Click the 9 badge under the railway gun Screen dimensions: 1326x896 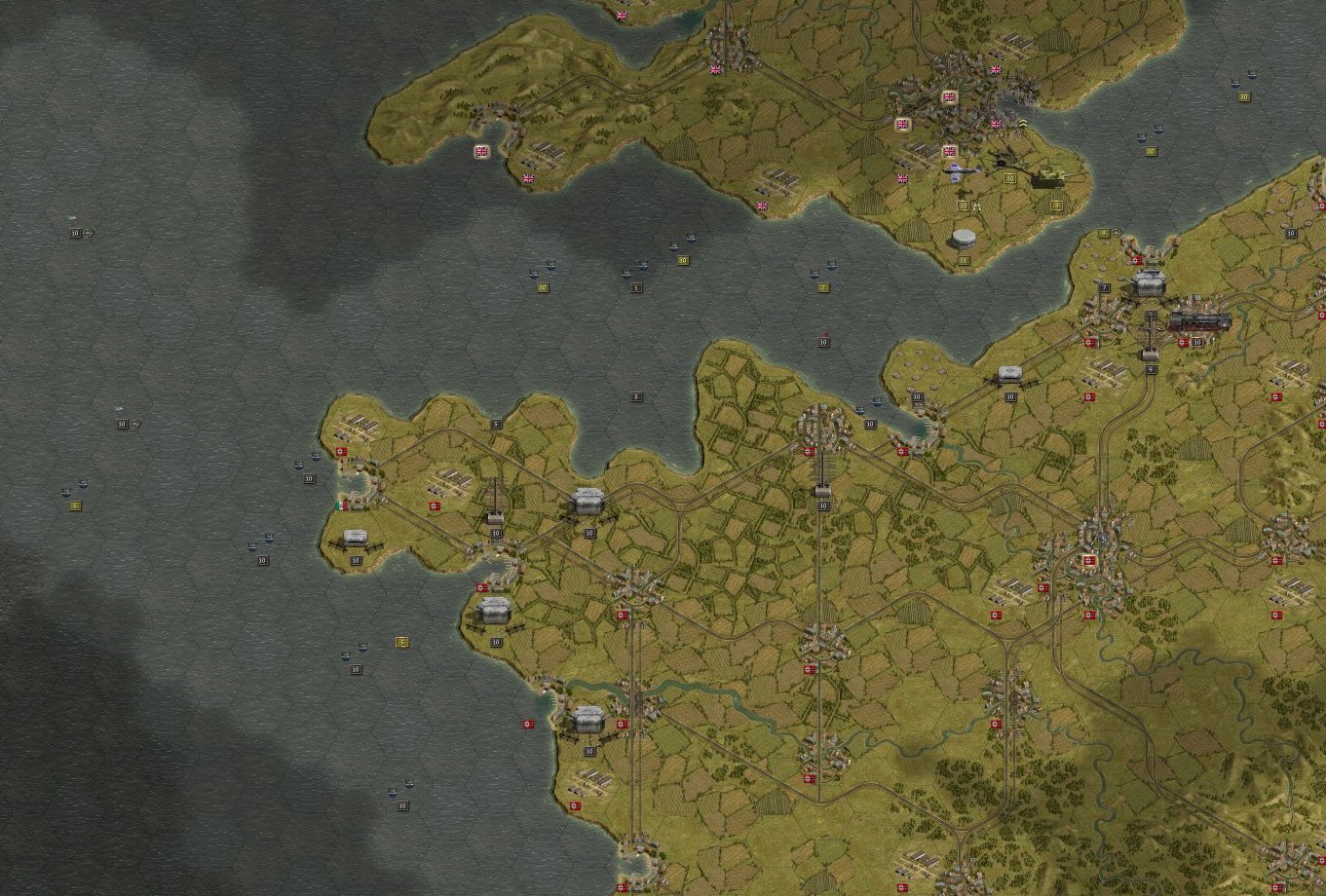pos(1151,369)
